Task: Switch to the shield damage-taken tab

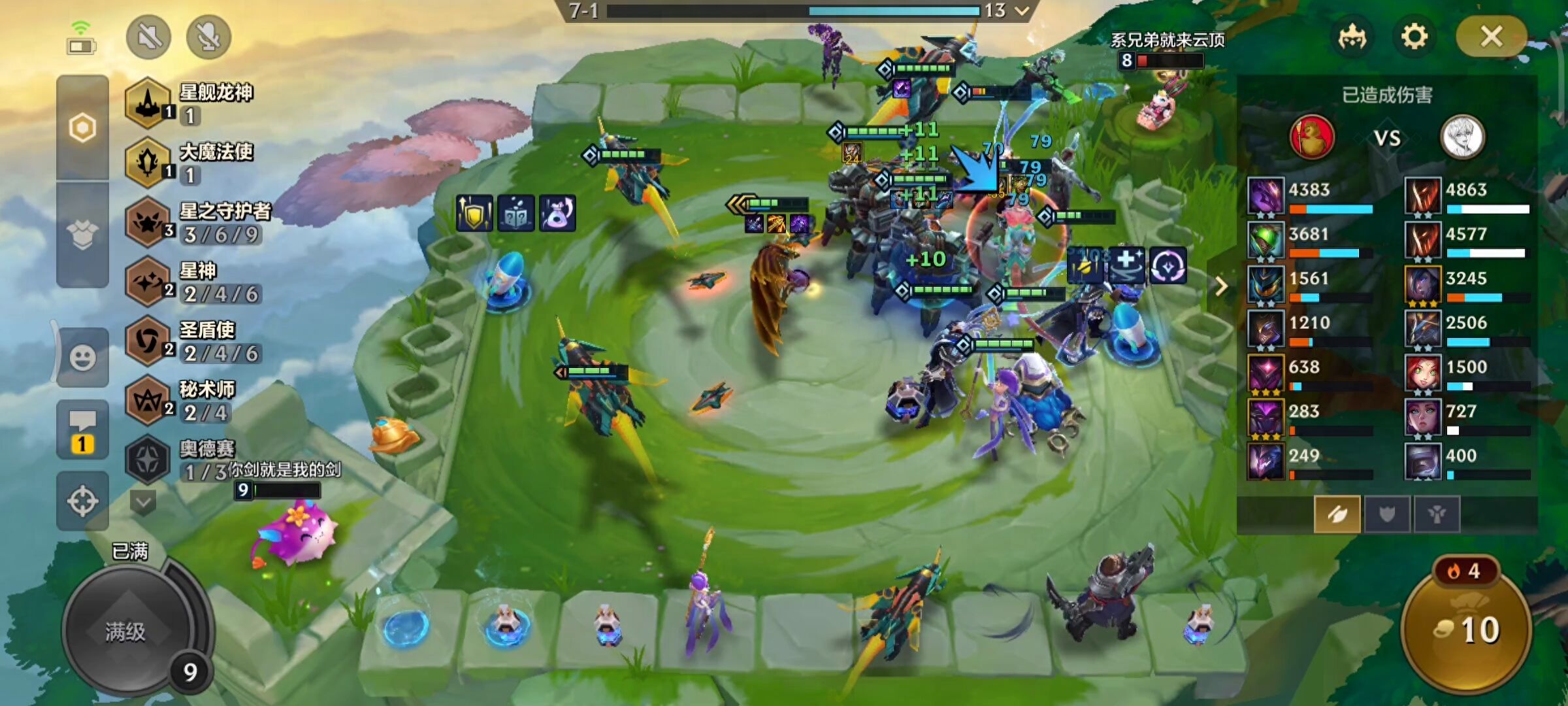Action: [x=1386, y=514]
